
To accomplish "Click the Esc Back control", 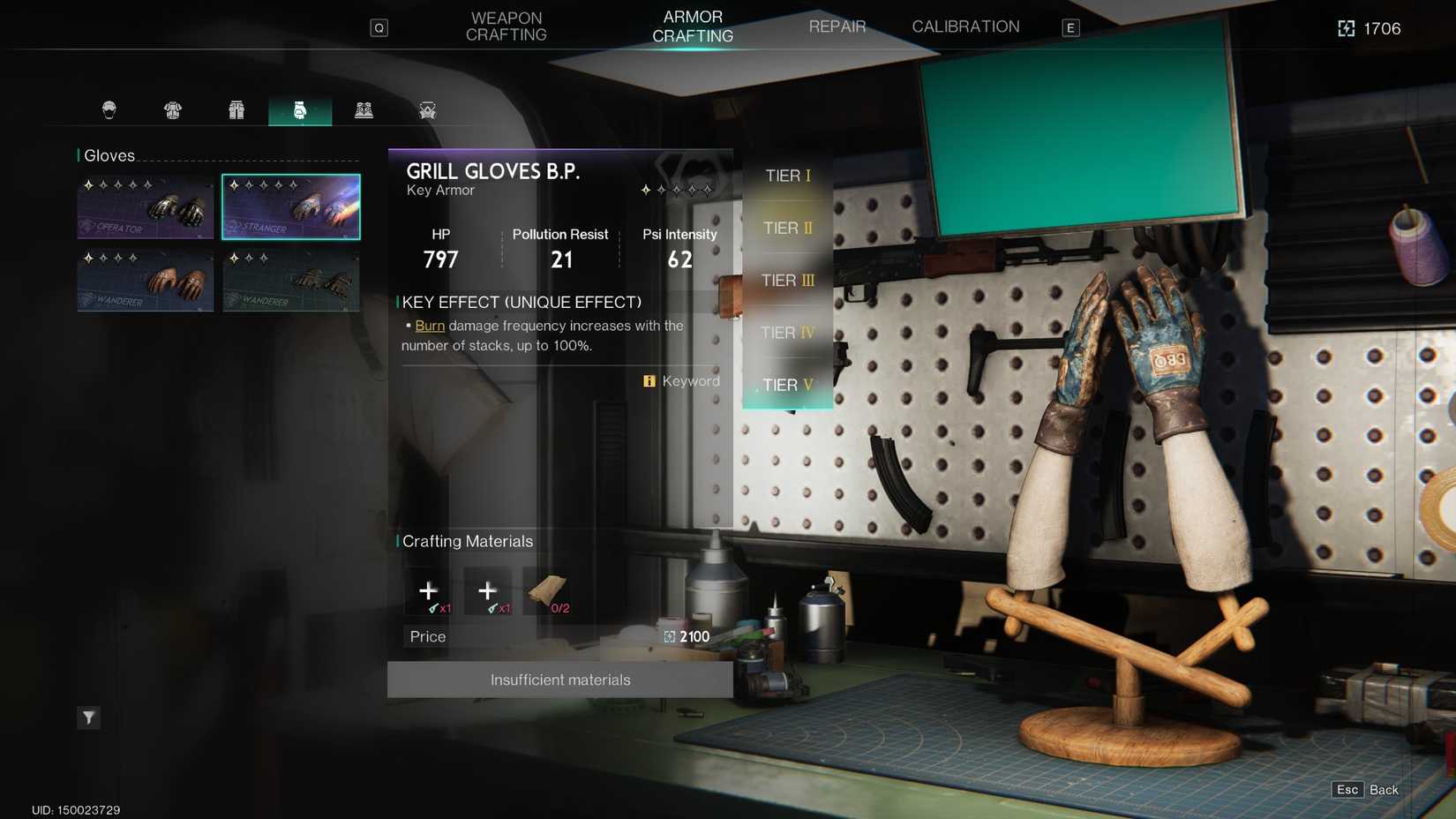I will pos(1362,790).
